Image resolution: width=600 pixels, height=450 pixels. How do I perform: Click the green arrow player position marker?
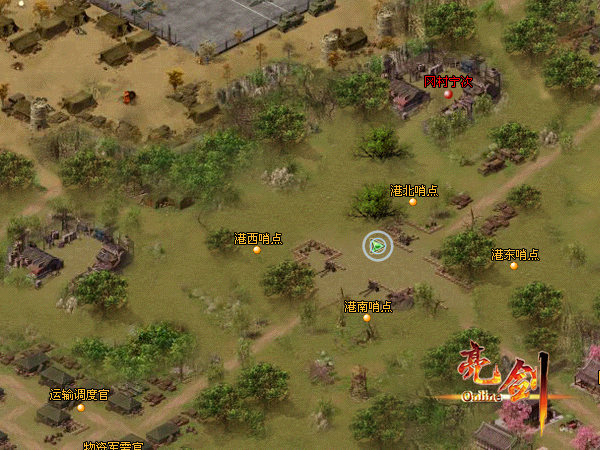click(x=377, y=244)
